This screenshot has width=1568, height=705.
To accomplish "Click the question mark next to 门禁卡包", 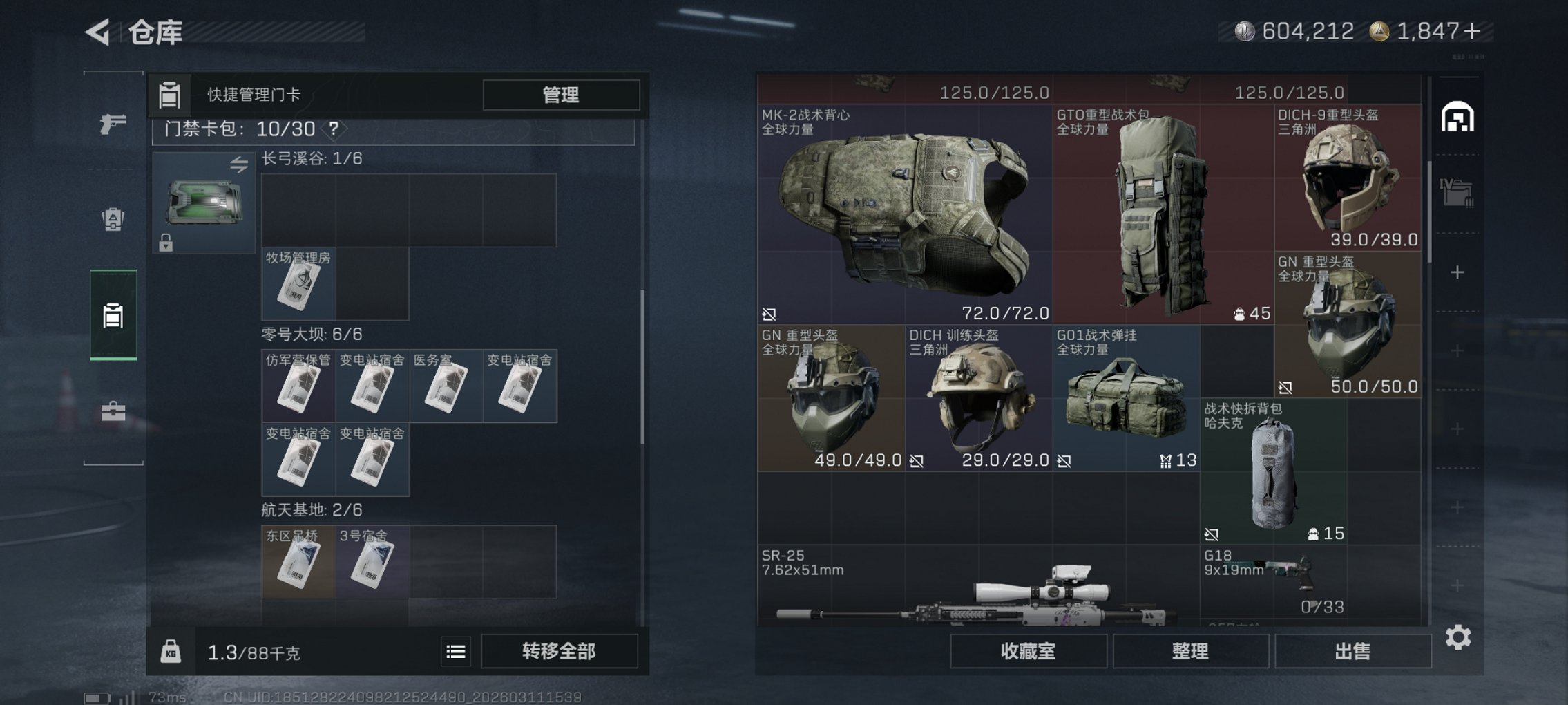I will point(334,129).
